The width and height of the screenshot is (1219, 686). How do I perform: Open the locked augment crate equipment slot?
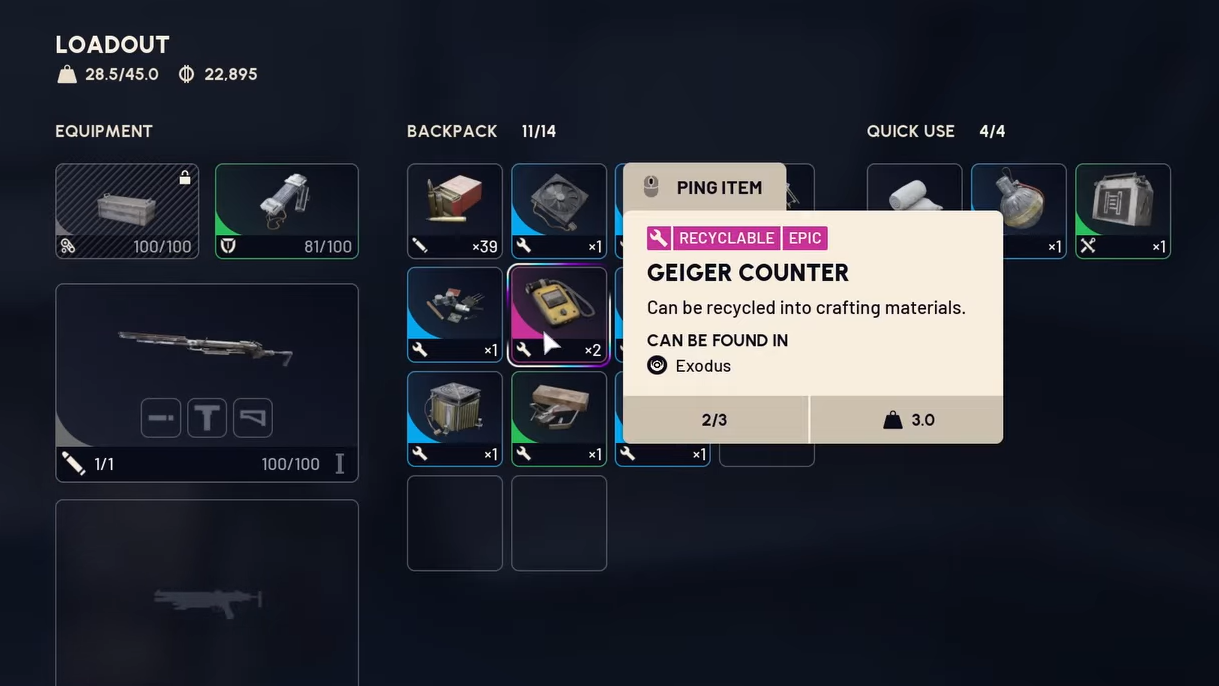pos(127,211)
